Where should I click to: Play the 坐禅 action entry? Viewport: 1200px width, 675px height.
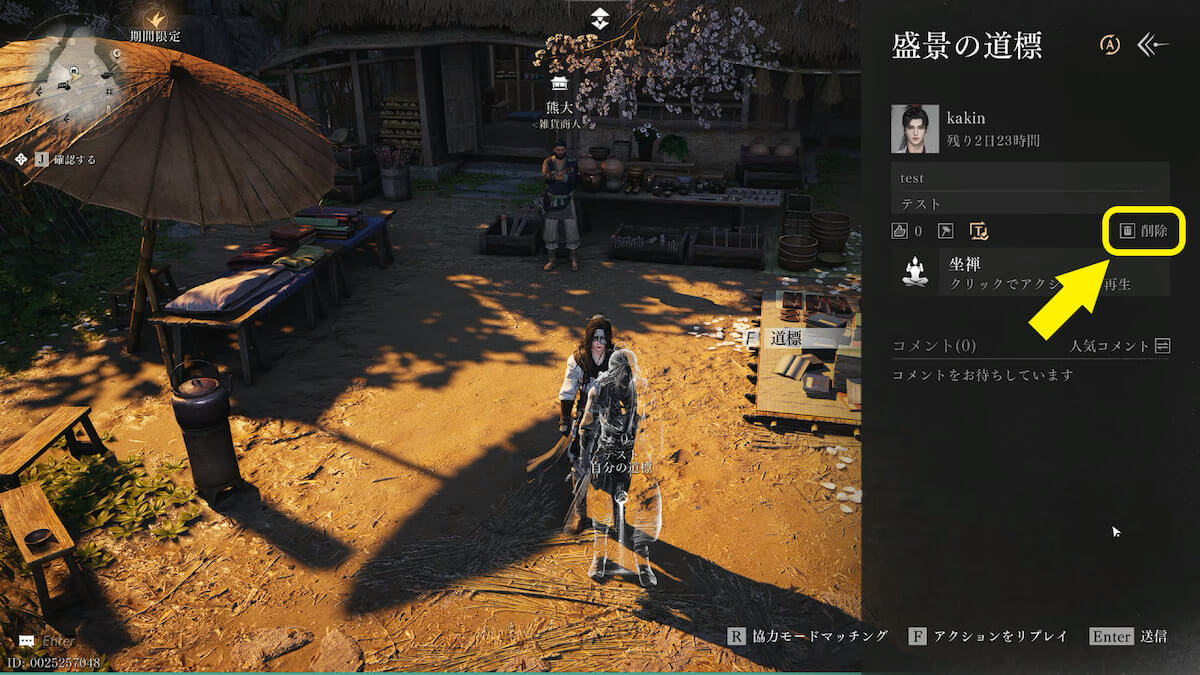(x=1030, y=272)
